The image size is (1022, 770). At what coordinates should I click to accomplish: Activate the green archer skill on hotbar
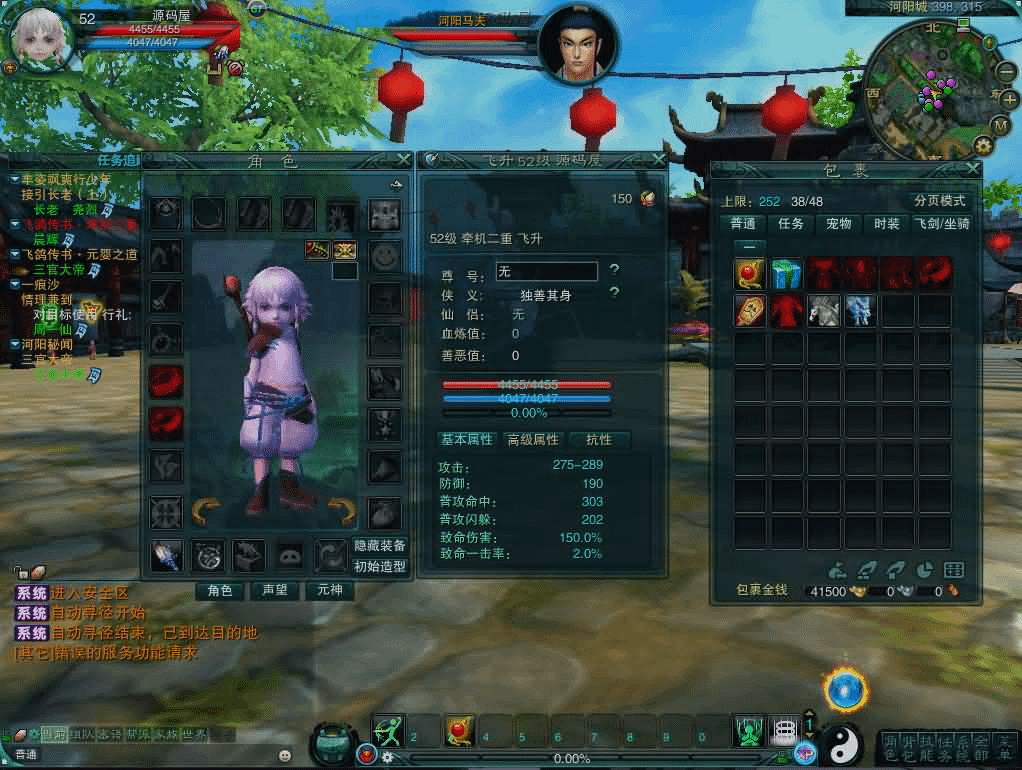(388, 731)
